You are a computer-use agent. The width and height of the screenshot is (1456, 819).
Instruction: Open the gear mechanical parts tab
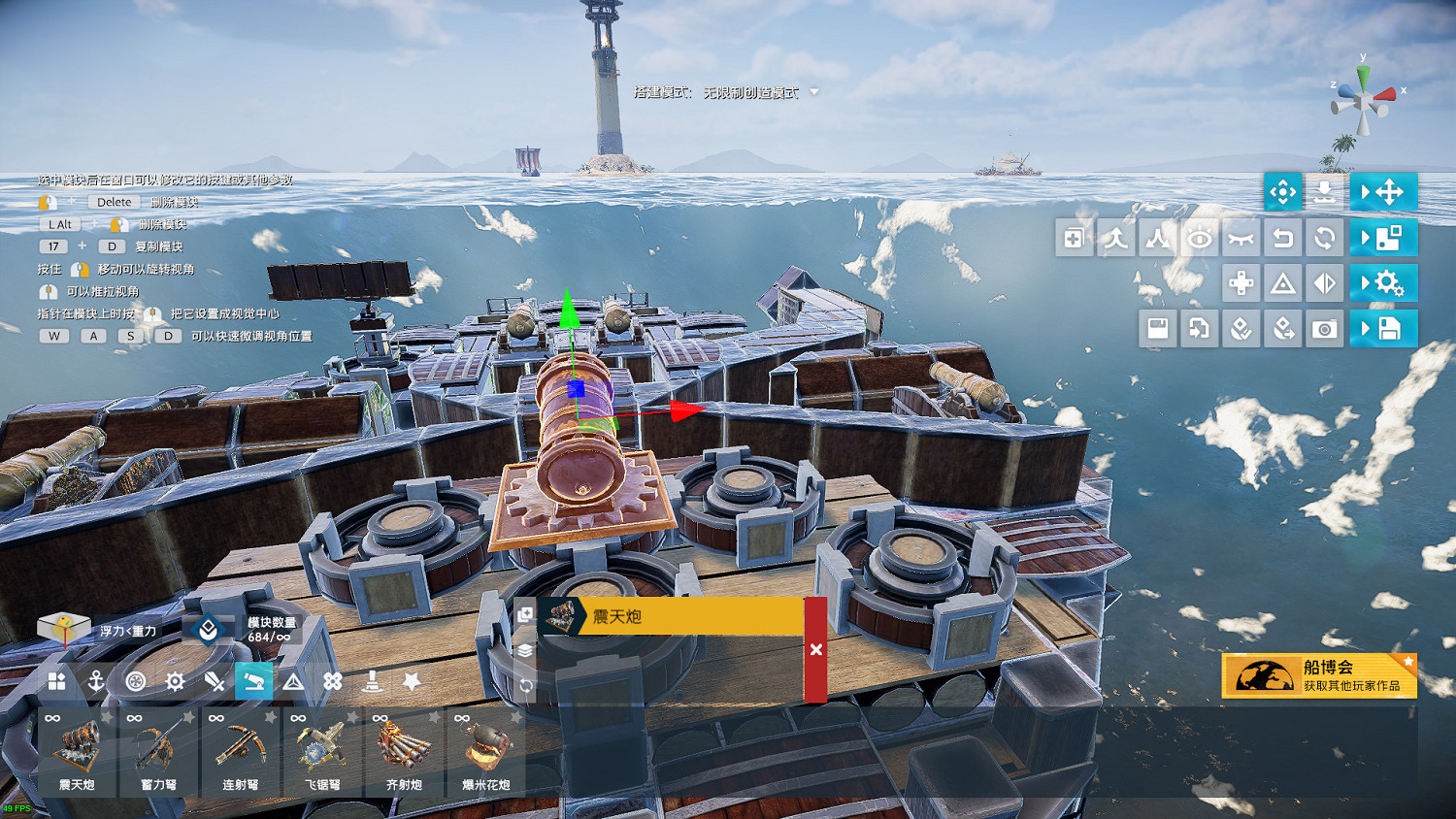[175, 681]
